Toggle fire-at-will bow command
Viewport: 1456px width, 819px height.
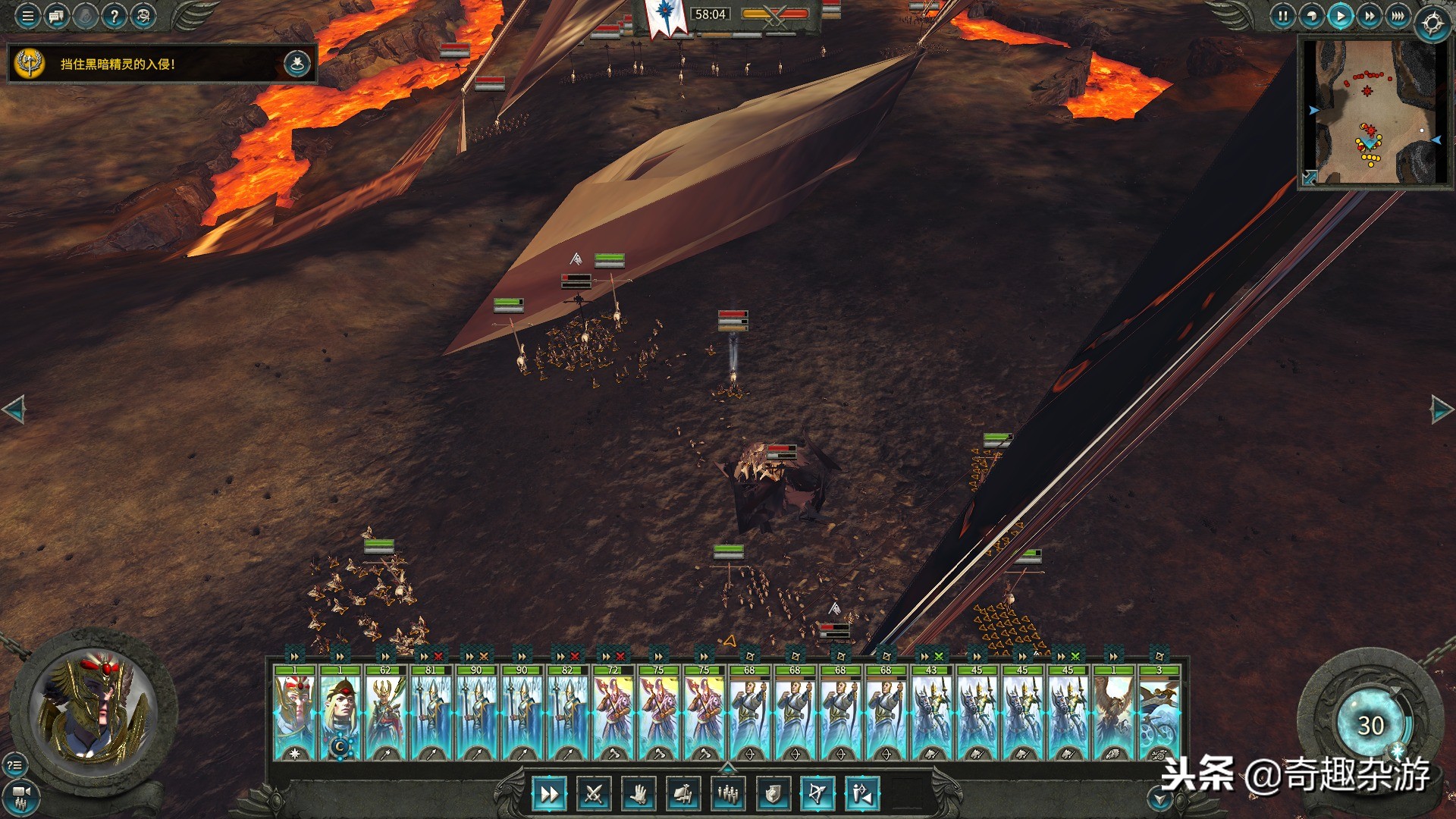(x=817, y=794)
